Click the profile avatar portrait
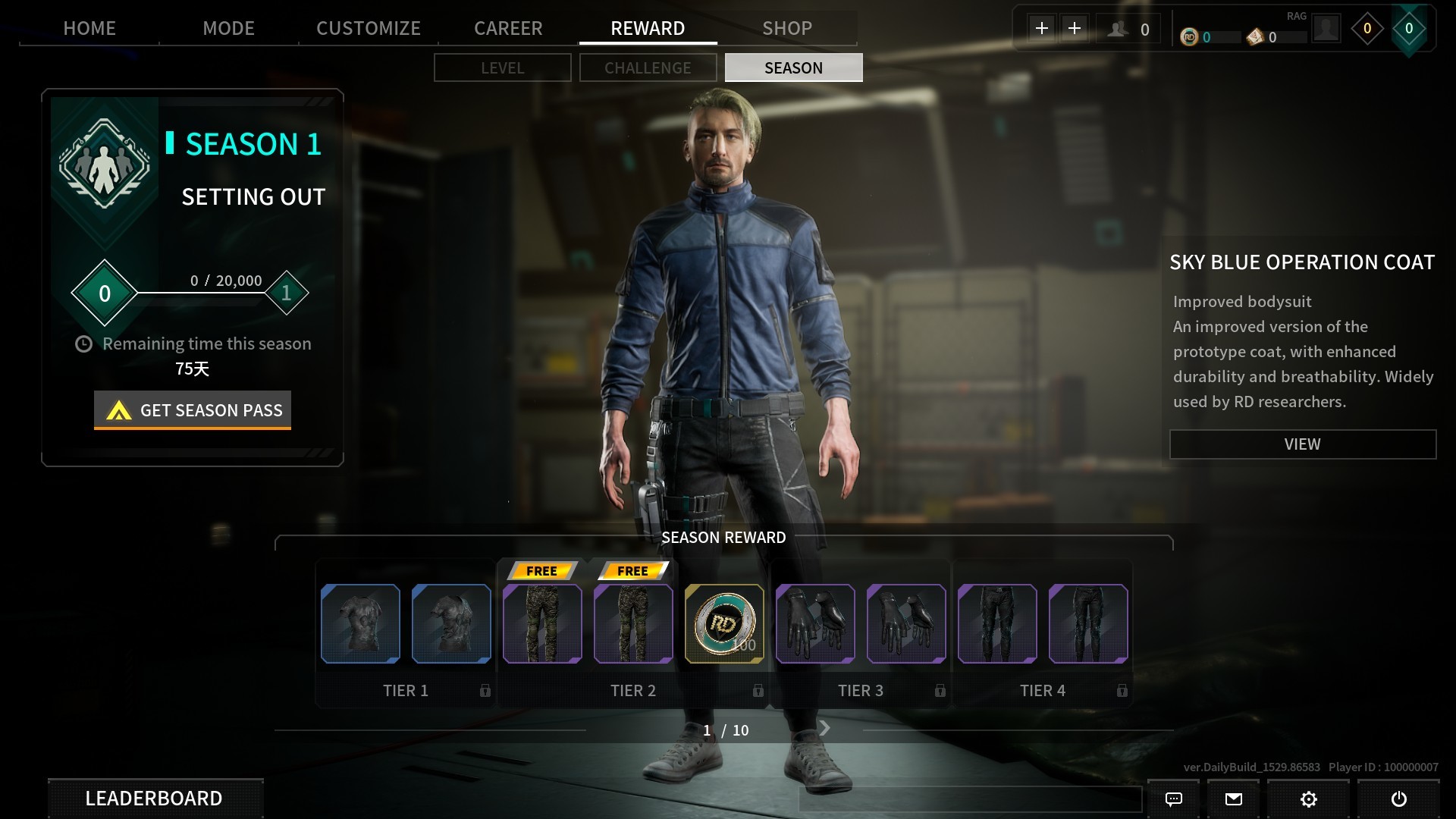1456x819 pixels. (1326, 30)
